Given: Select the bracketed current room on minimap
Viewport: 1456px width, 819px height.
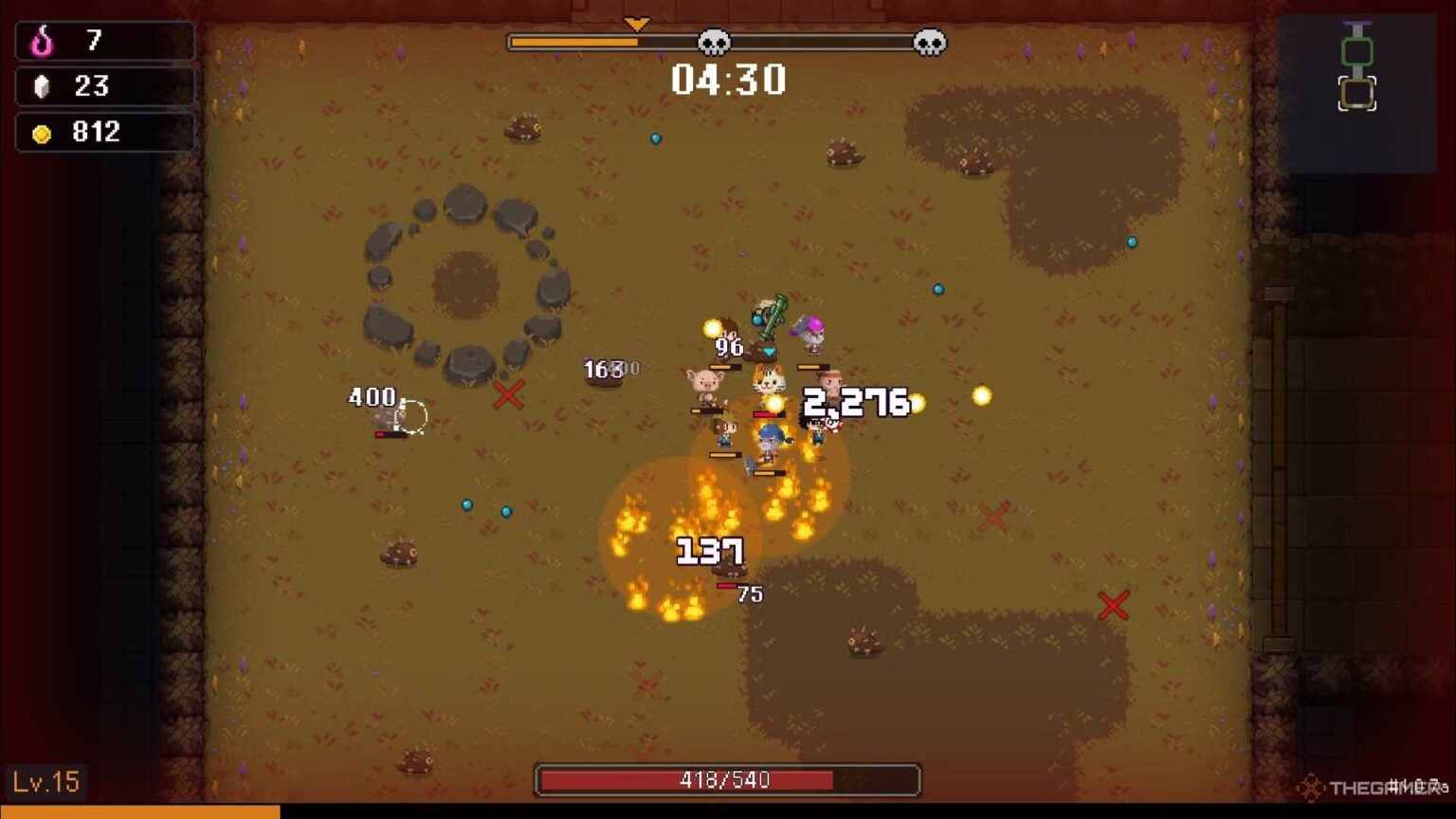Looking at the screenshot, I should tap(1356, 94).
